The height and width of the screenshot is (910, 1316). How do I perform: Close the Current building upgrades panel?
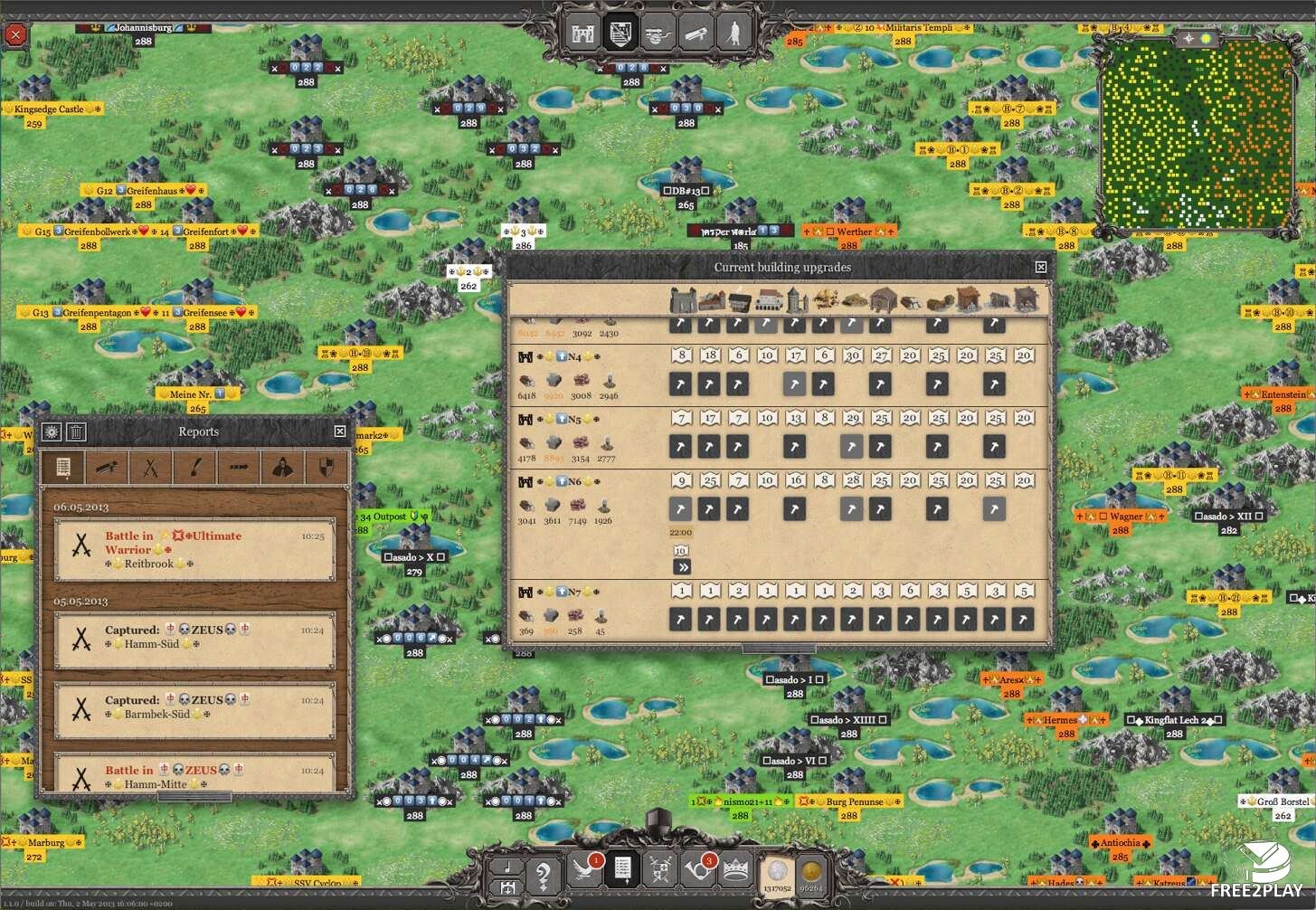1041,267
